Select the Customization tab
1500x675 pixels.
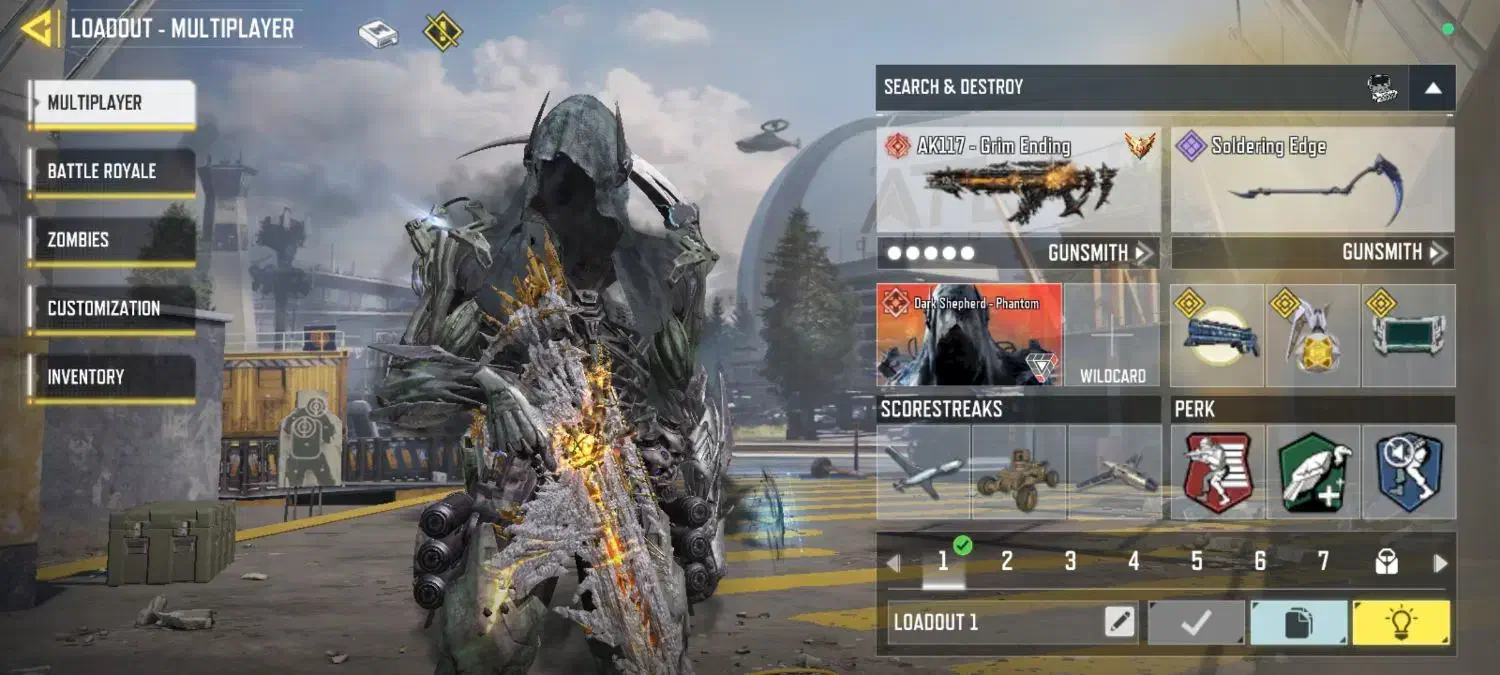click(111, 308)
